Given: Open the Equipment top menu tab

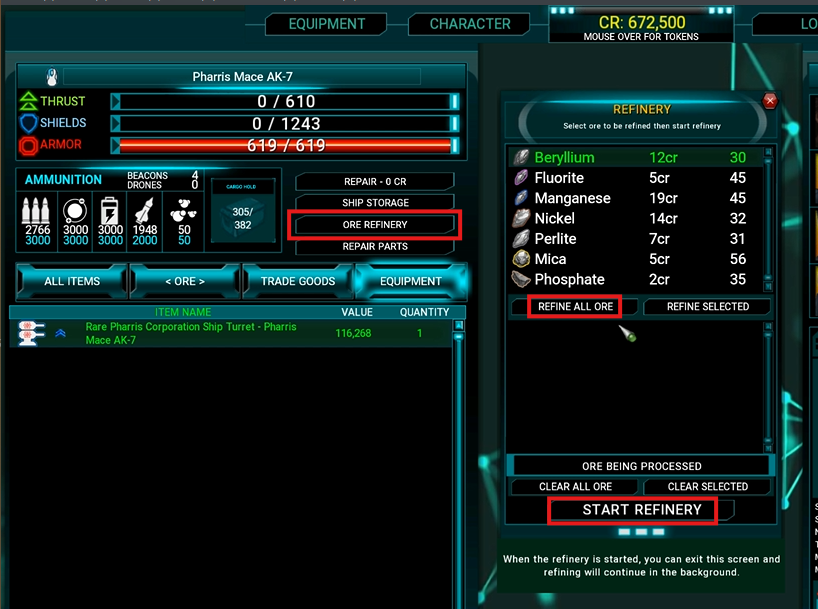Looking at the screenshot, I should [327, 24].
